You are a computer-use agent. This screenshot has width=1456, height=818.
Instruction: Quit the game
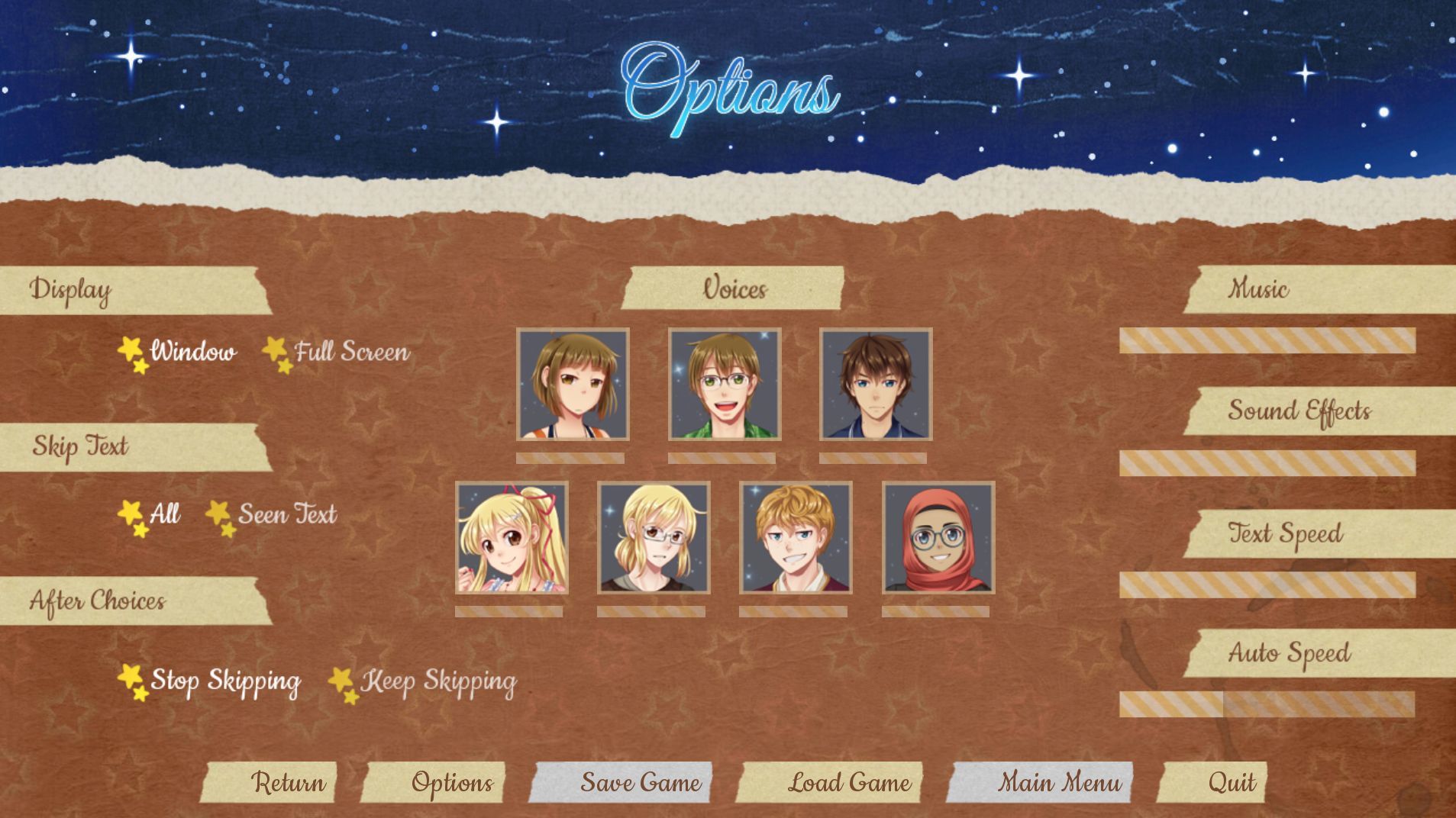coord(1234,782)
